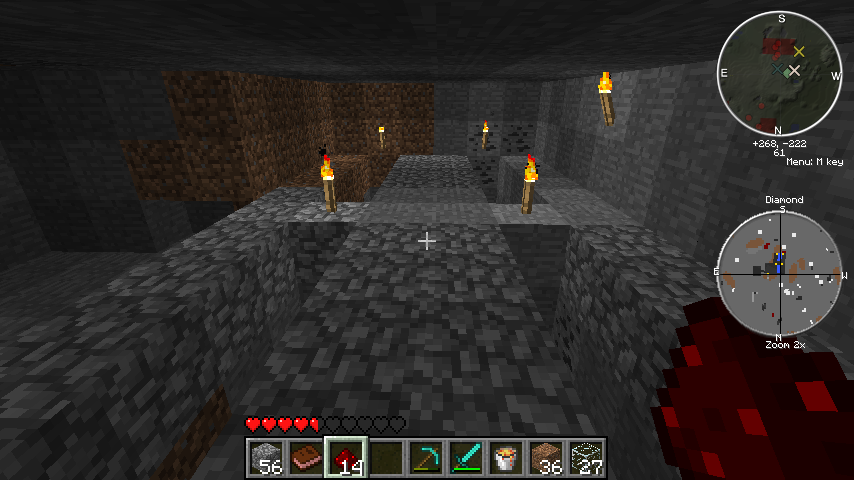Image resolution: width=854 pixels, height=480 pixels.
Task: Select the lava bucket slot
Action: (506, 458)
